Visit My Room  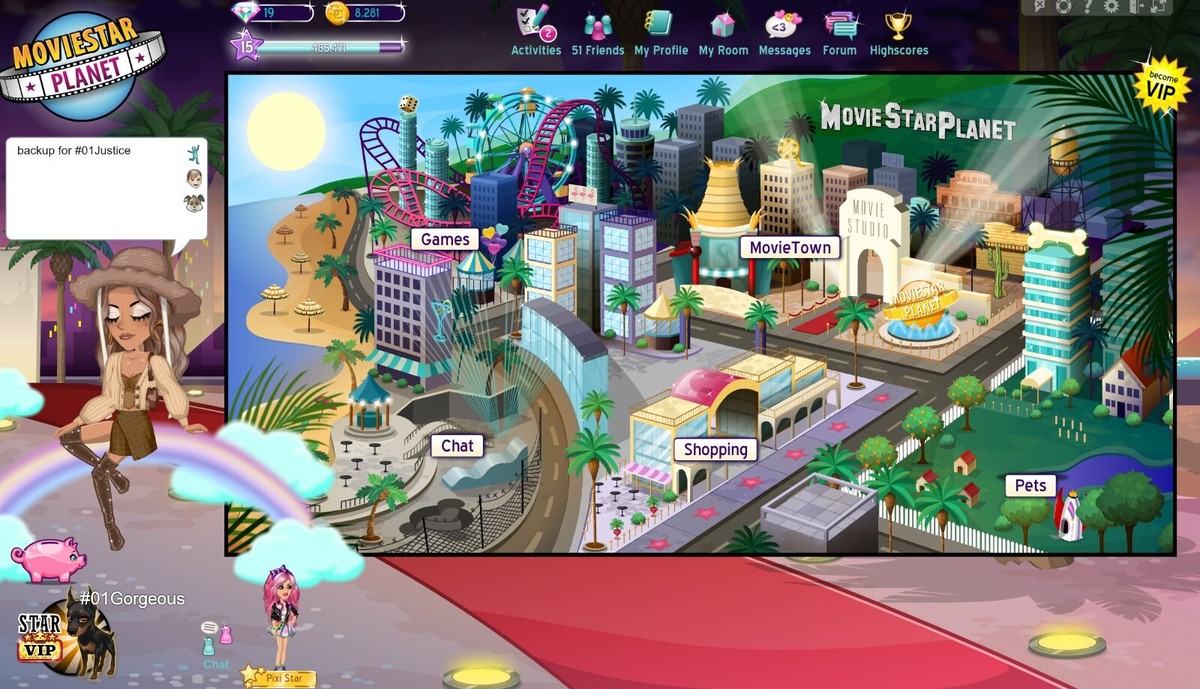[x=723, y=32]
